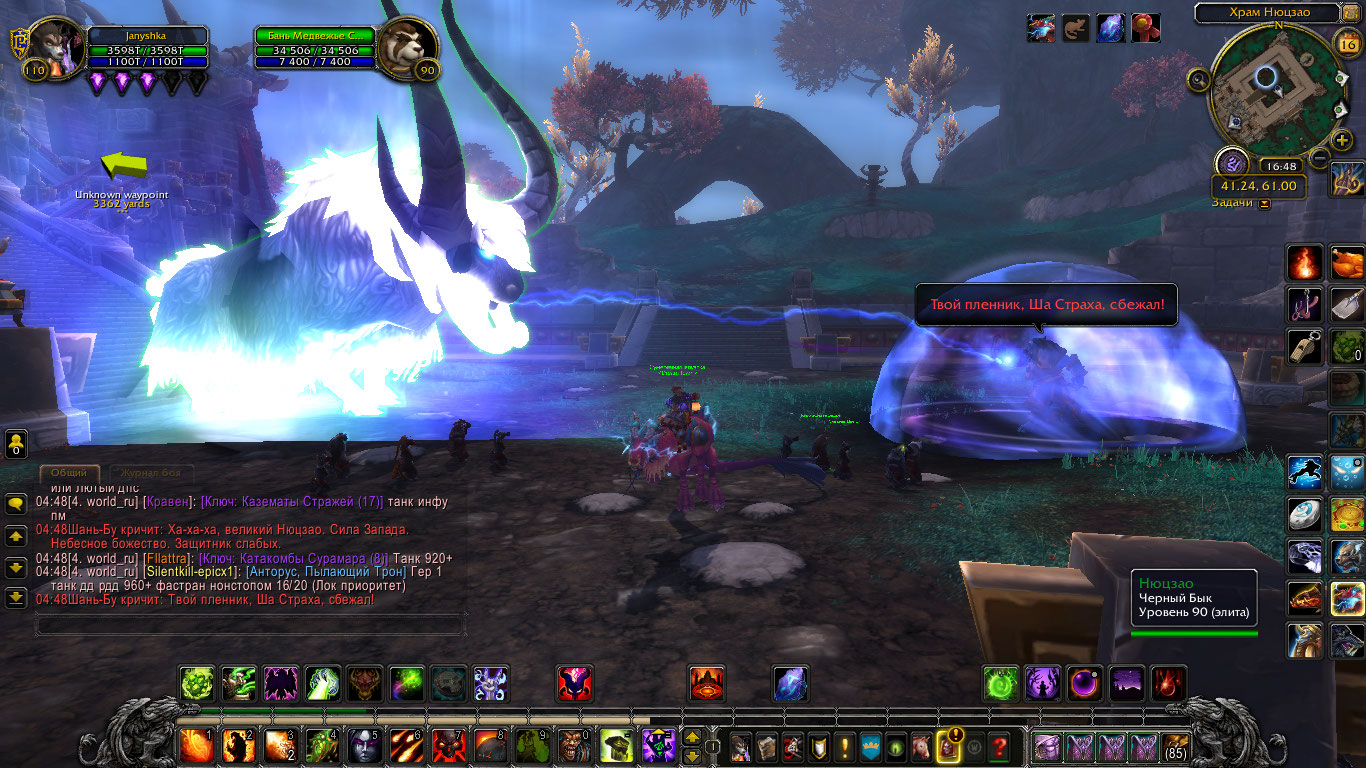Select the Общий chat tab
This screenshot has width=1366, height=768.
point(69,473)
